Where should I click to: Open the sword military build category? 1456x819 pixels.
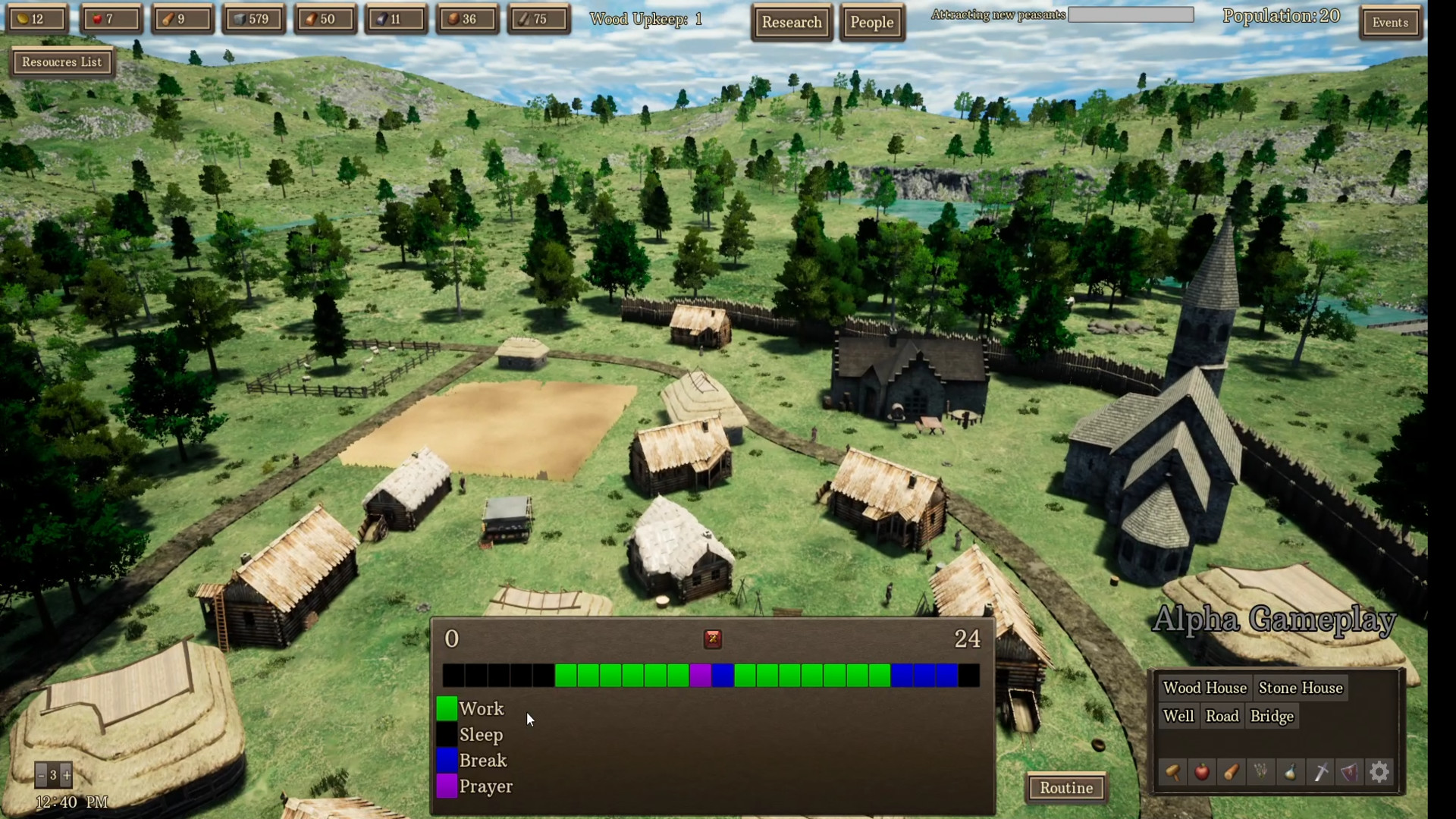[1320, 773]
